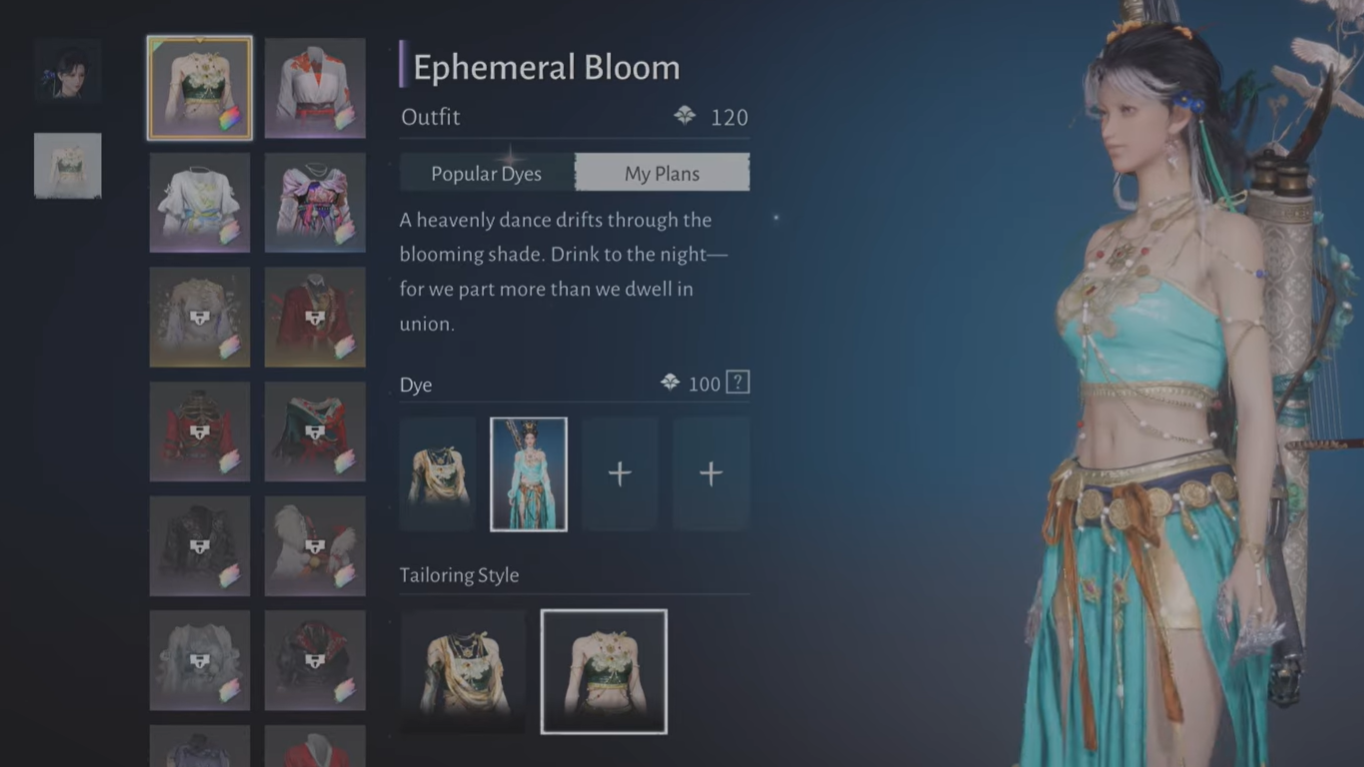The image size is (1364, 767).
Task: Choose the cropped top tailoring style
Action: point(604,671)
